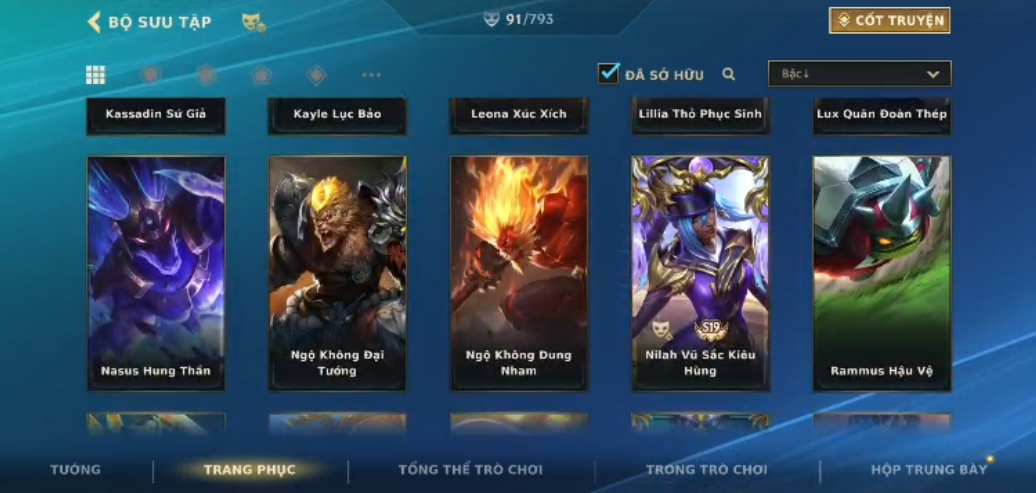Screen dimensions: 1036x493
Task: Click the golden mask icon beside the title
Action: click(x=253, y=22)
